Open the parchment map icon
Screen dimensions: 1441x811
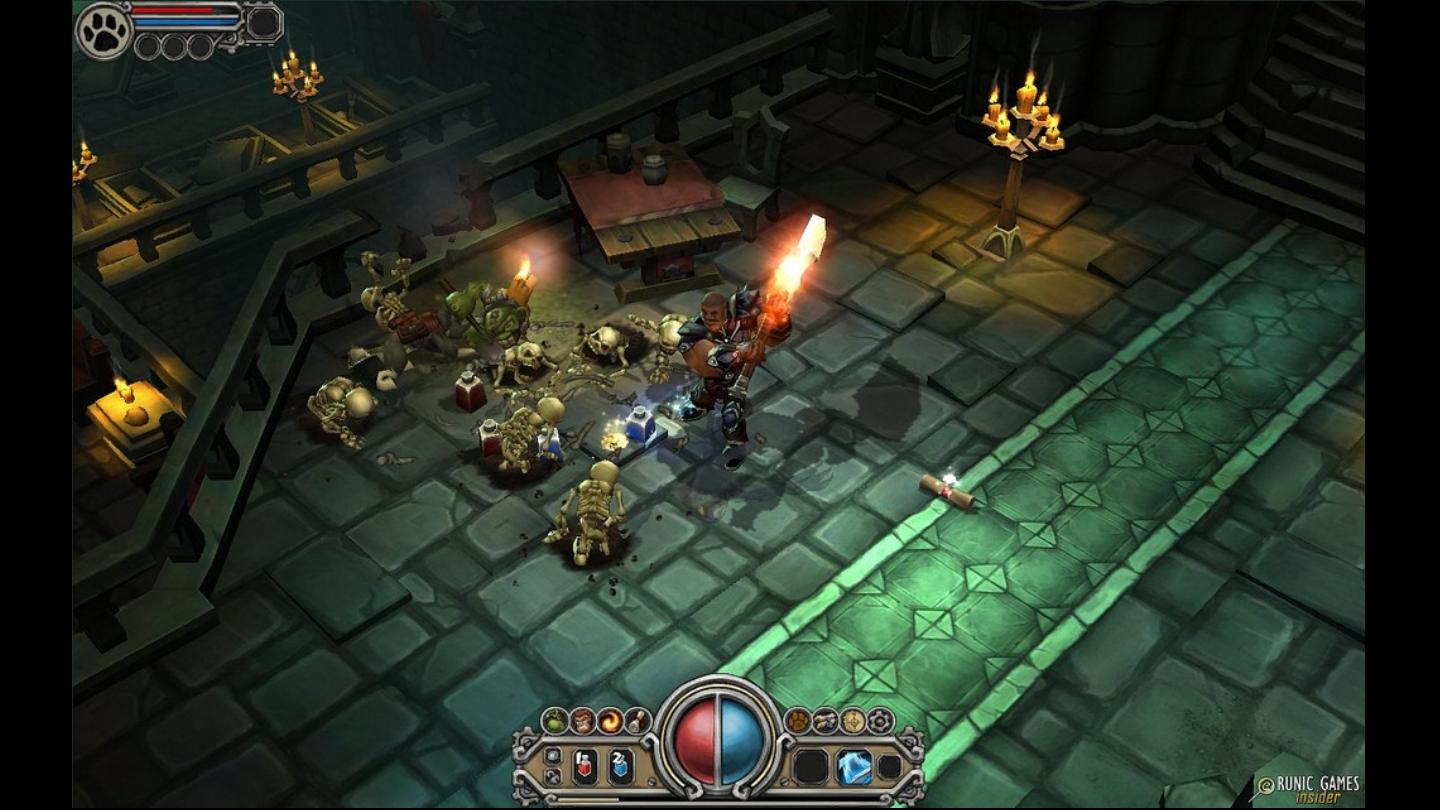[852, 720]
